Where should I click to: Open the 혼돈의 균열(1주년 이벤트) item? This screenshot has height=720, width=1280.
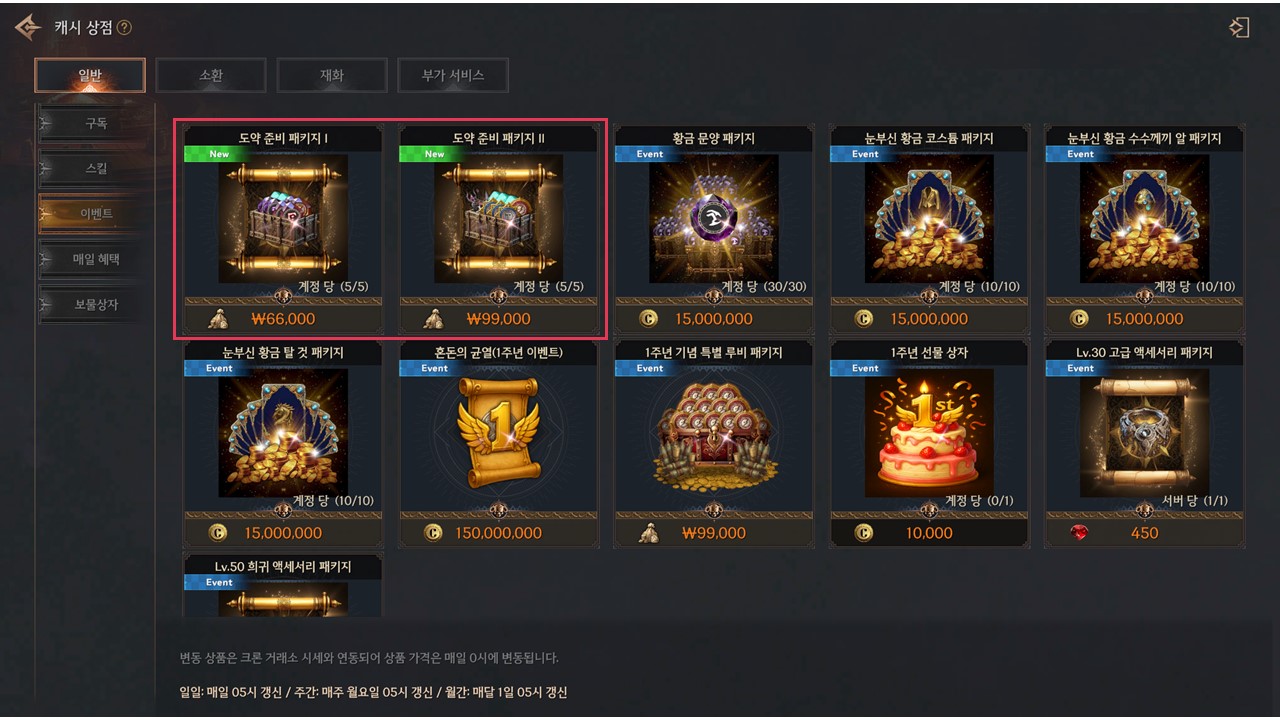(498, 433)
